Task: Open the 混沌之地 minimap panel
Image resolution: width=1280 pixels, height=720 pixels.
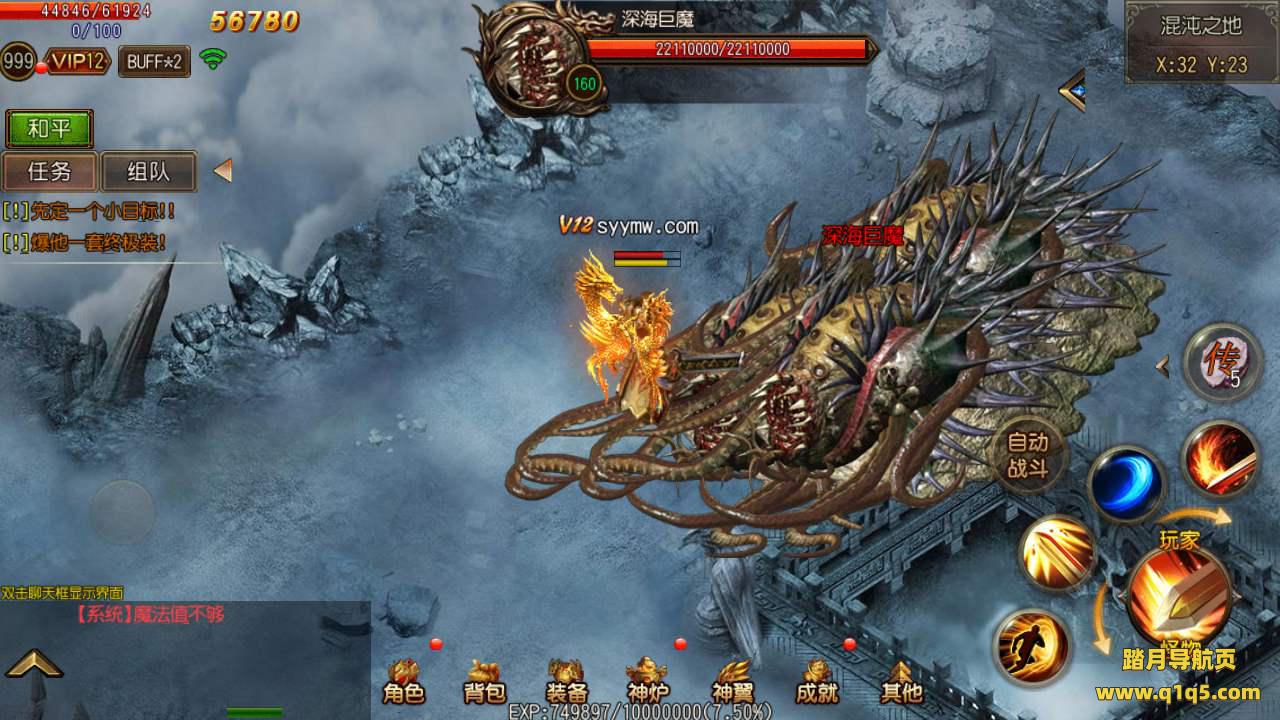Action: tap(1201, 42)
